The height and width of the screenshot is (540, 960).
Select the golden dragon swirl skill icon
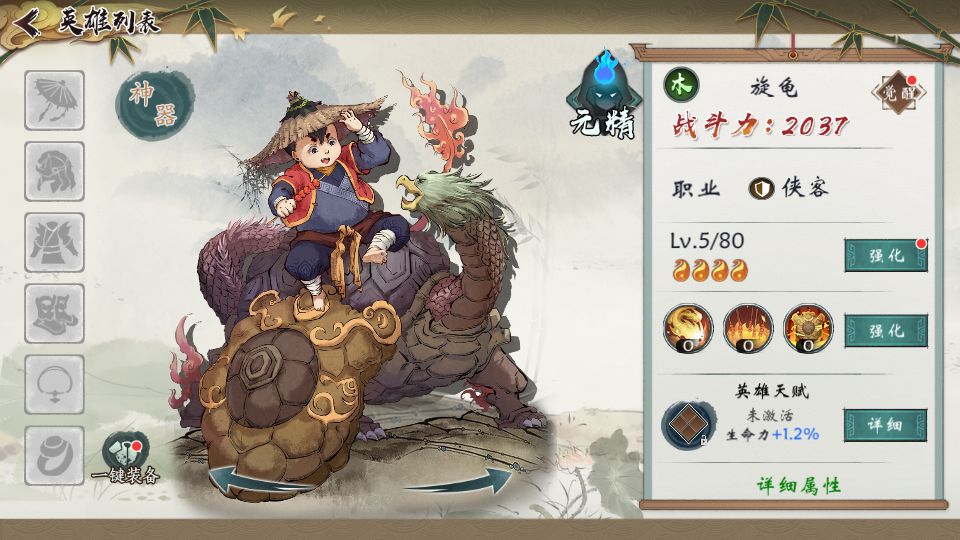[689, 328]
